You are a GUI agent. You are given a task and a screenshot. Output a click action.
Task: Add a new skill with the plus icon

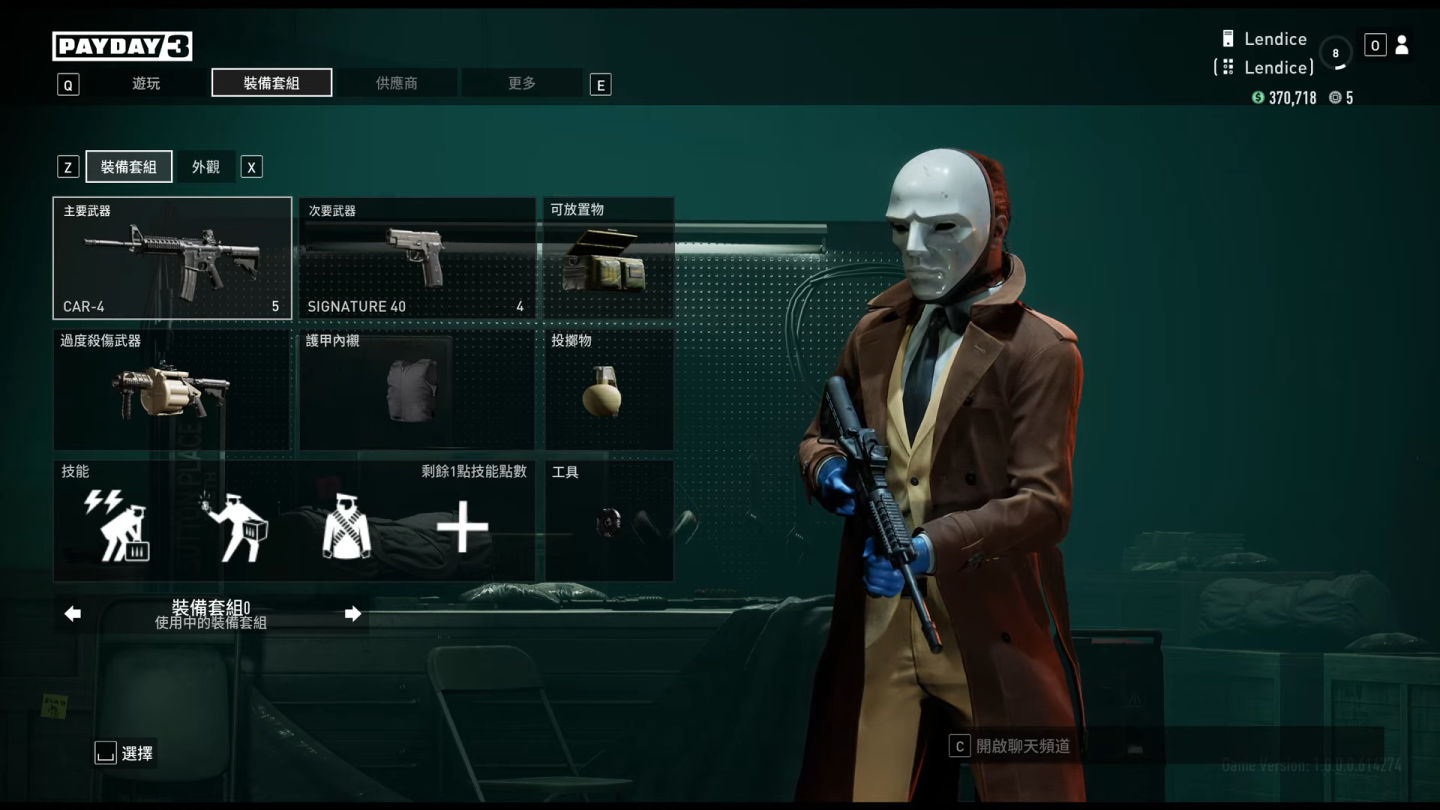pos(462,528)
